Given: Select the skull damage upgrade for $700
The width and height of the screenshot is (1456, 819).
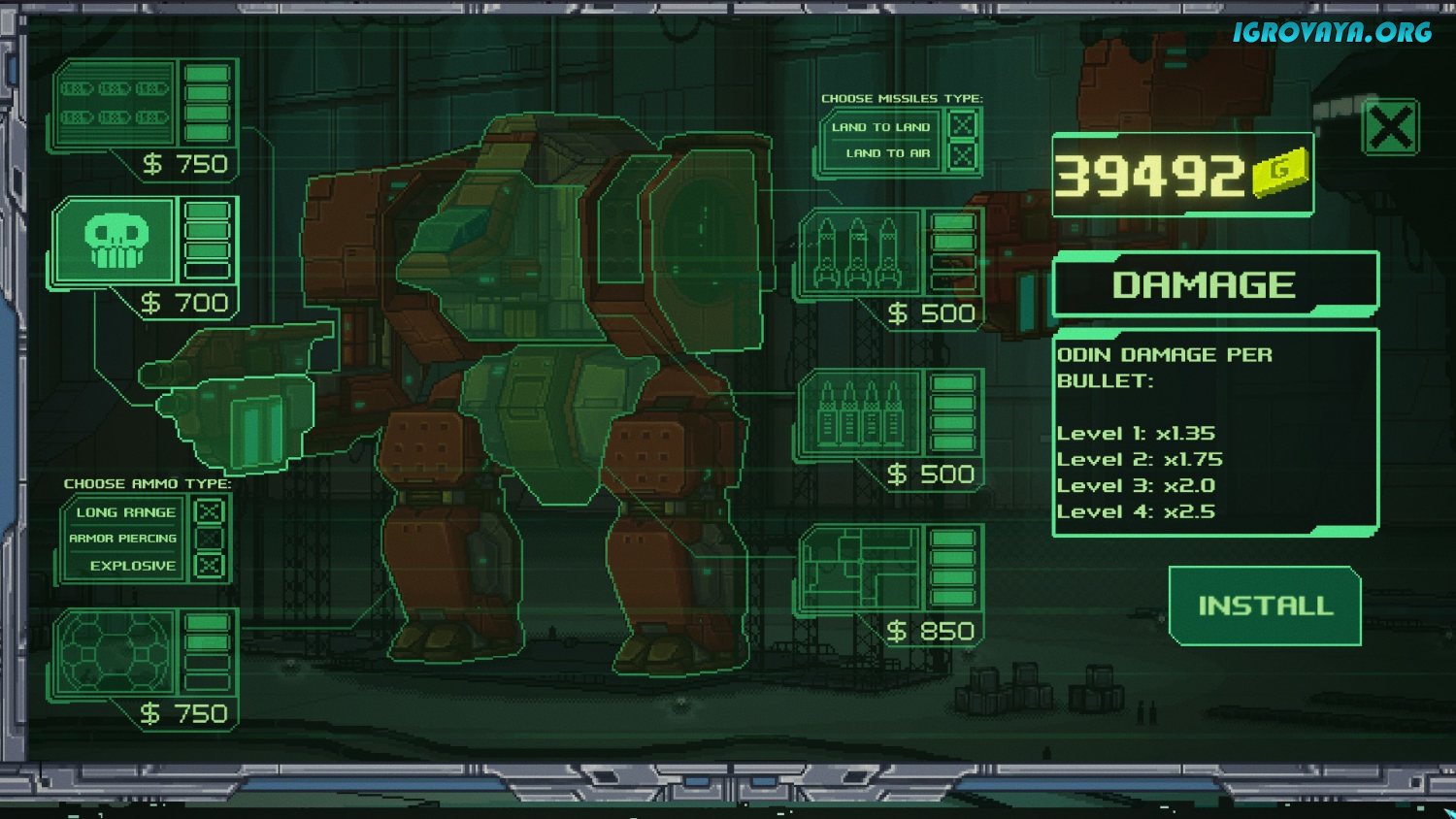Looking at the screenshot, I should [116, 242].
